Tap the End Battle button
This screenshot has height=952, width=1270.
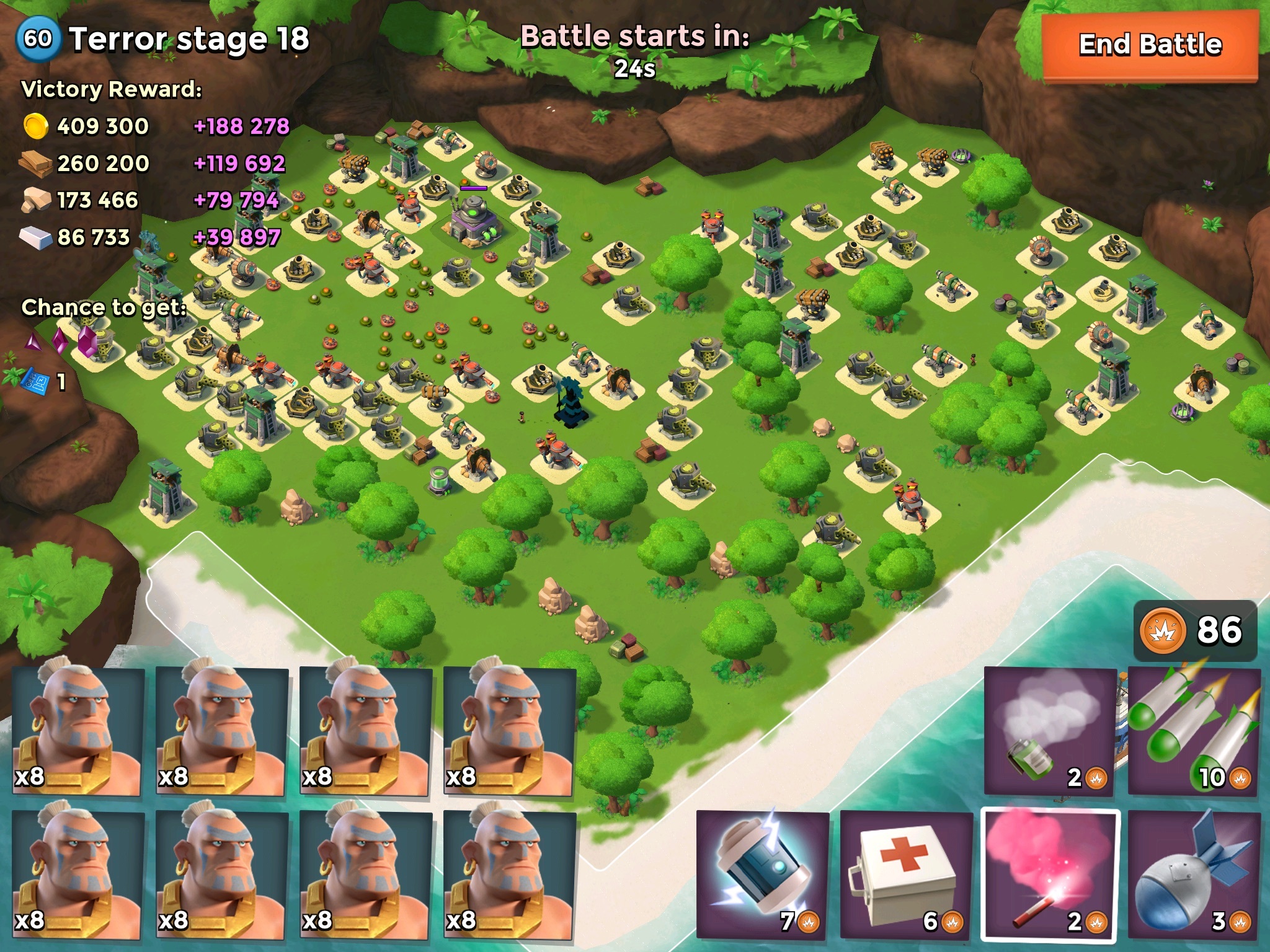tap(1150, 46)
